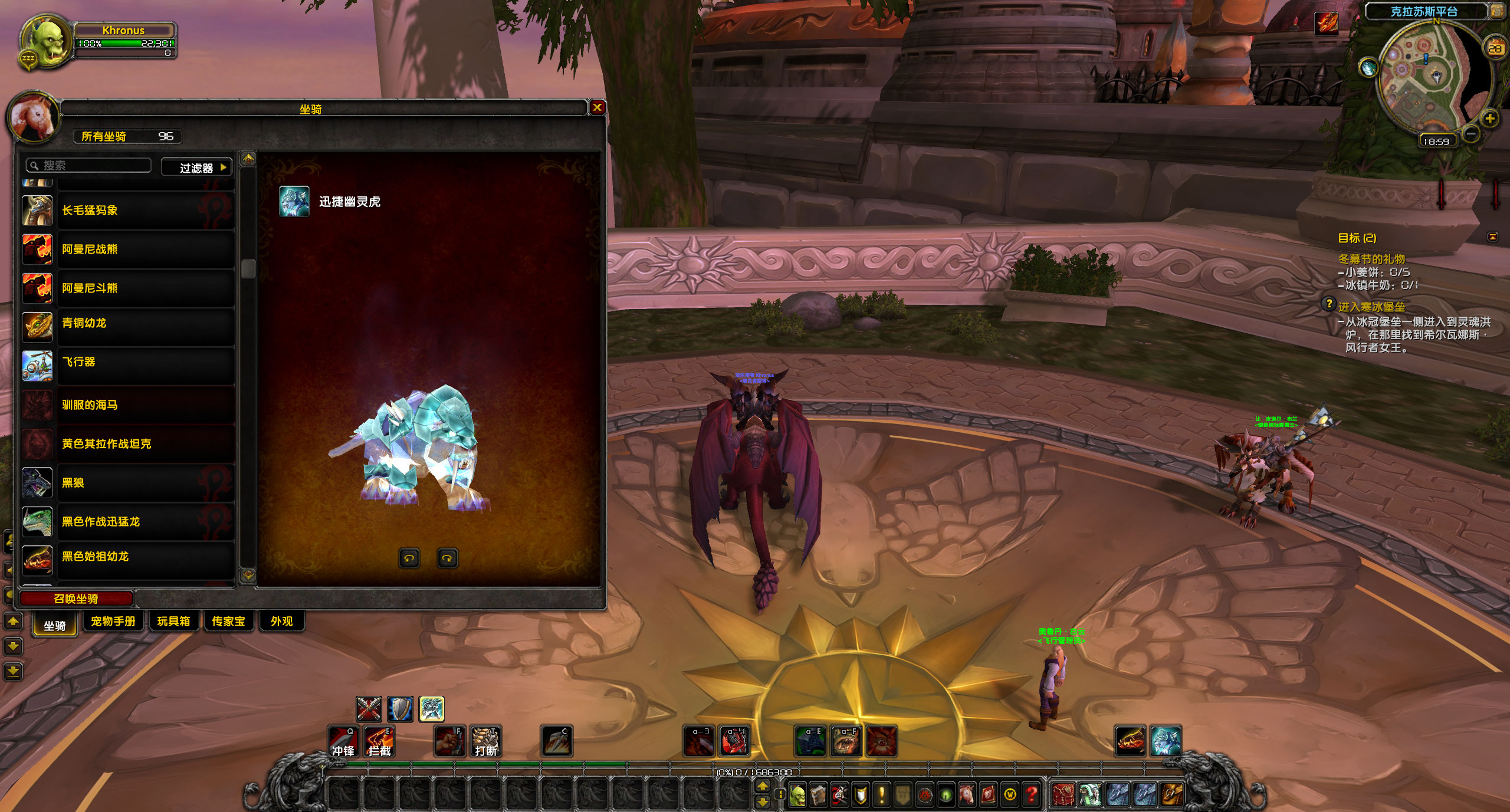Use the 打断 interrupt ability
Screen dimensions: 1510x812
pyautogui.click(x=486, y=741)
